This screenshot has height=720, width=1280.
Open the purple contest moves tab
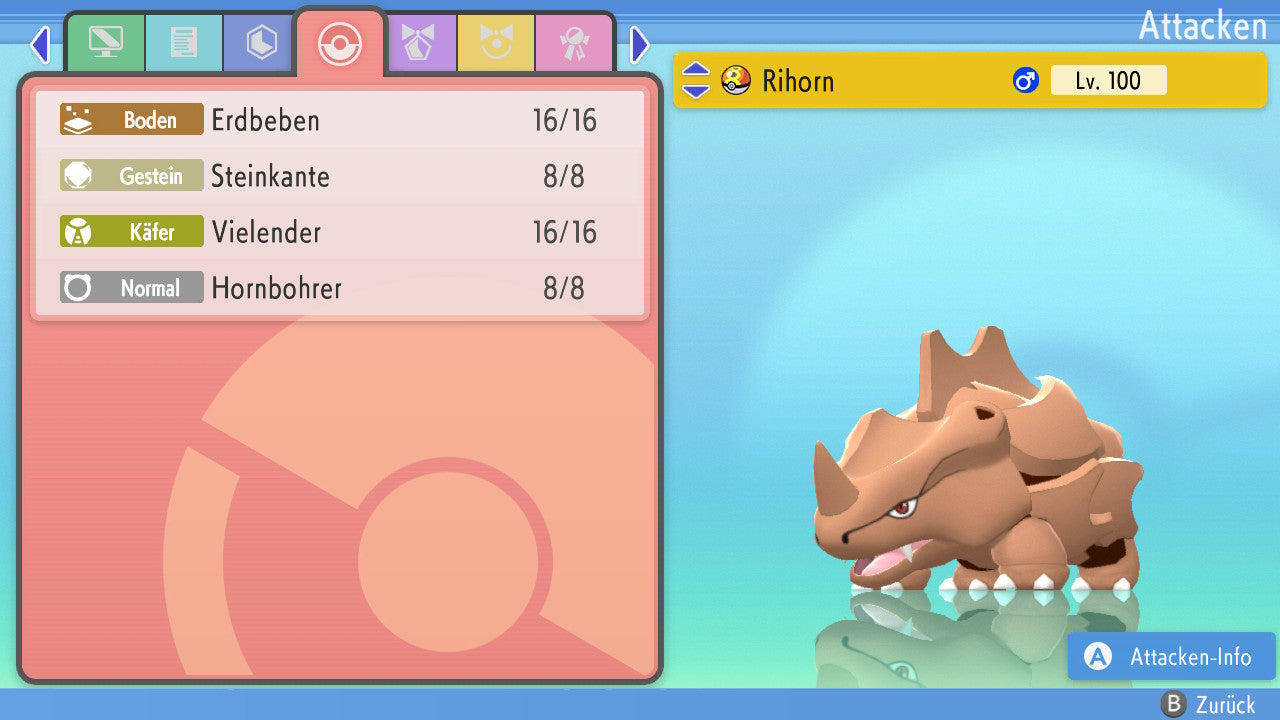tap(418, 43)
